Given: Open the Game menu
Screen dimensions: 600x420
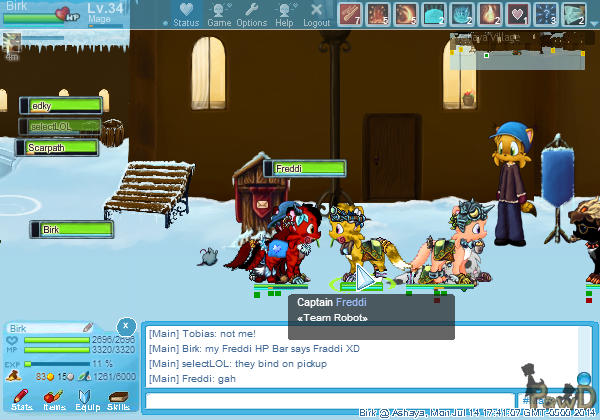Looking at the screenshot, I should coord(219,14).
